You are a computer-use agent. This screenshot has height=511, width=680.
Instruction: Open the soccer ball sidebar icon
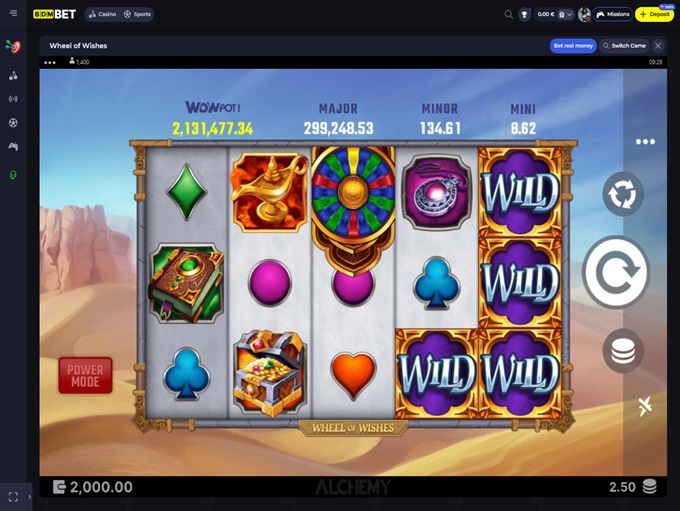[13, 123]
